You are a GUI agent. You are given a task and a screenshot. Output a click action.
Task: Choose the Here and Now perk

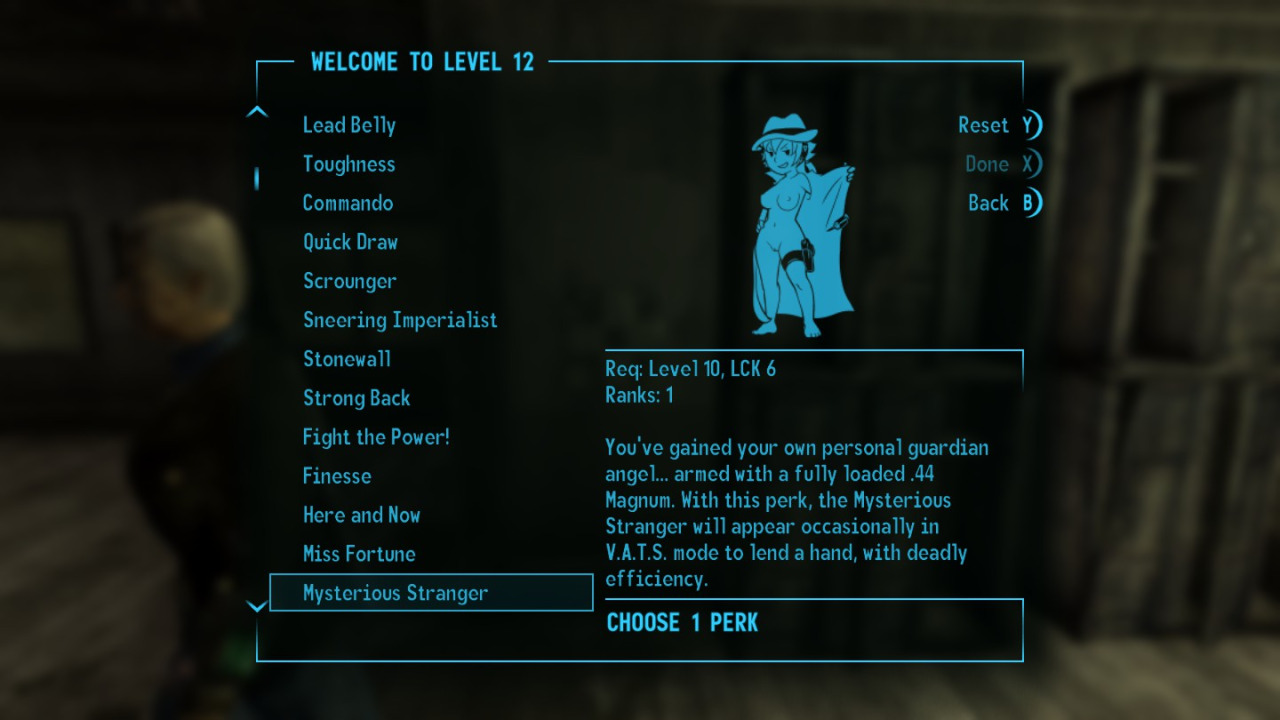click(x=362, y=515)
